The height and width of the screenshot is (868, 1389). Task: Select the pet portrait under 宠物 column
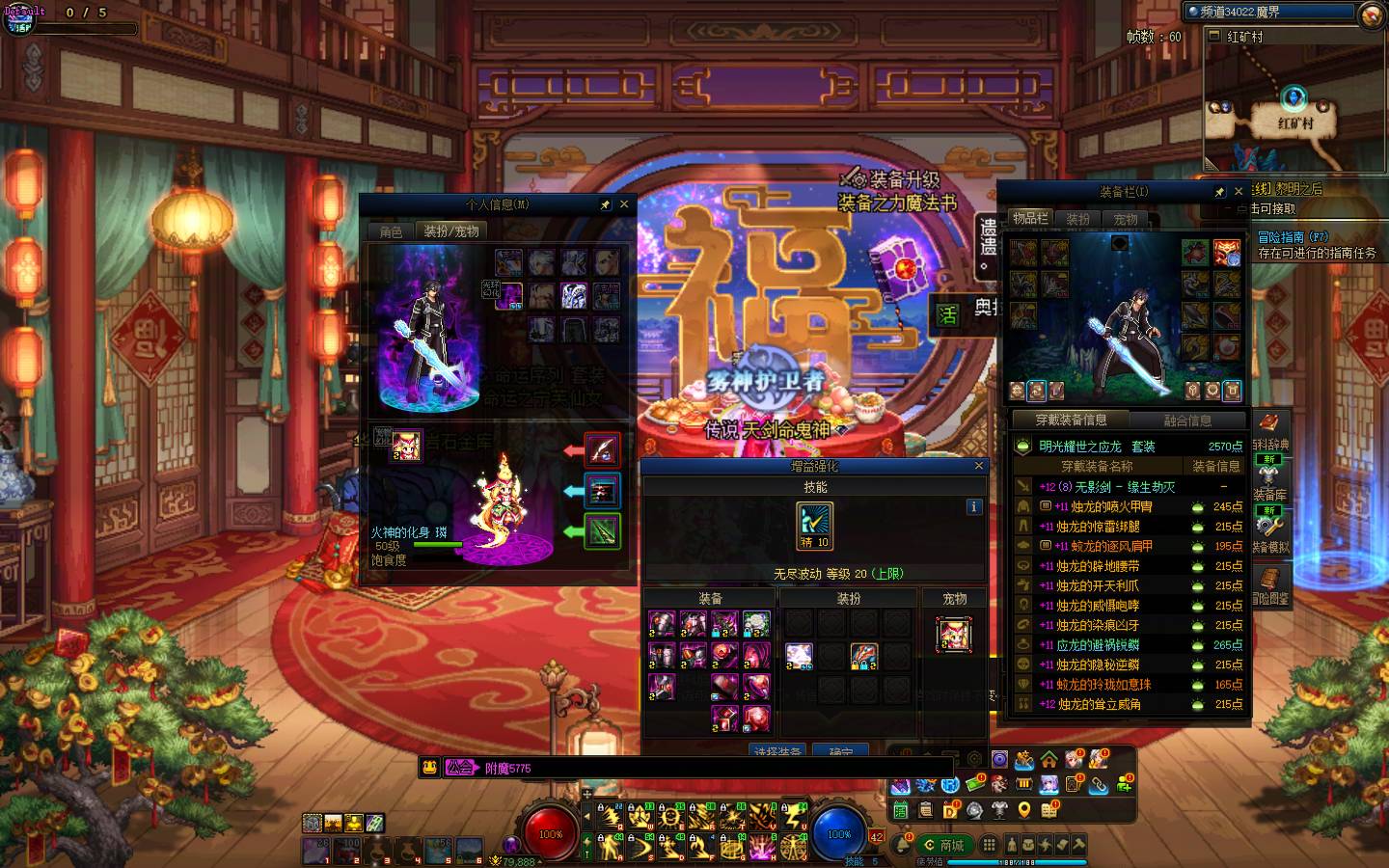click(x=954, y=635)
